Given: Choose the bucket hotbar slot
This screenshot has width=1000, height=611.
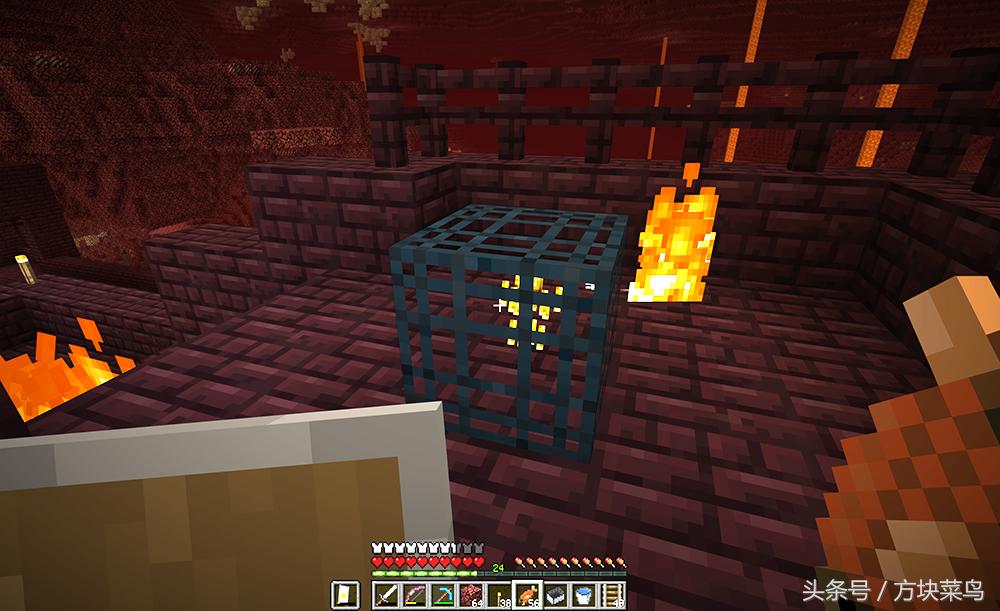Looking at the screenshot, I should click(584, 596).
